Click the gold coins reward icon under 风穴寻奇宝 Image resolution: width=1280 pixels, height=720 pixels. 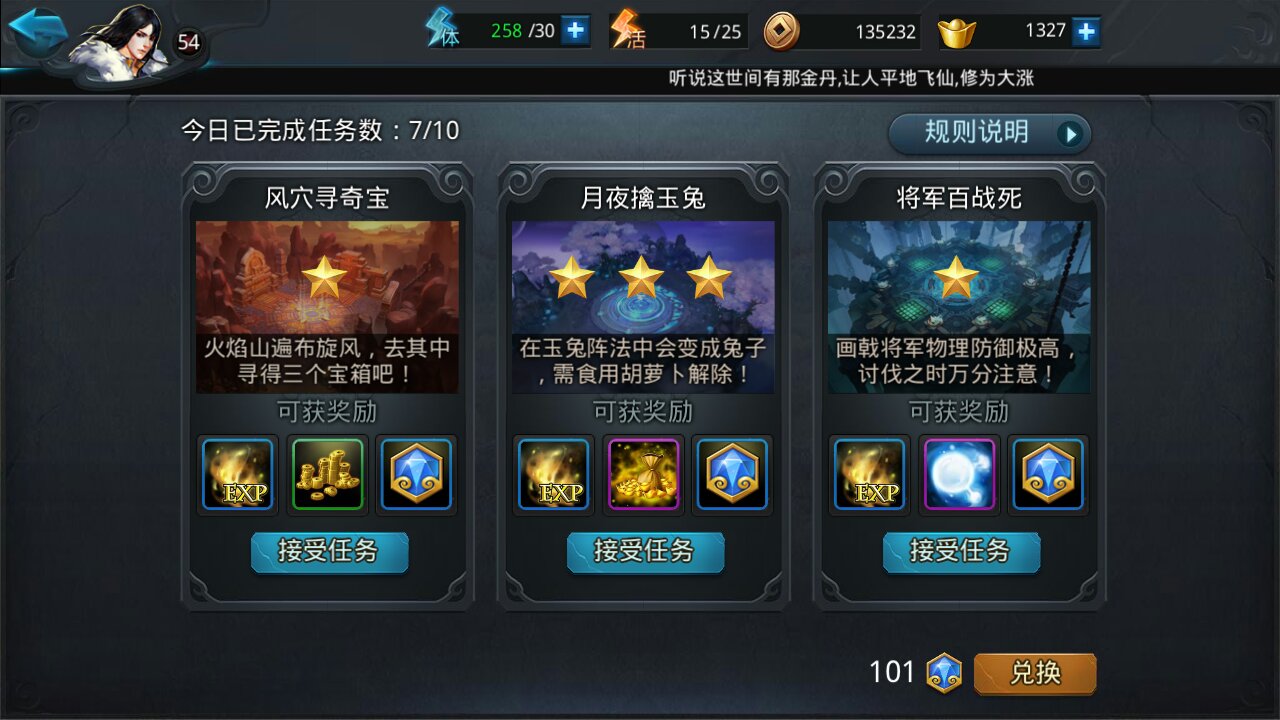pyautogui.click(x=328, y=475)
